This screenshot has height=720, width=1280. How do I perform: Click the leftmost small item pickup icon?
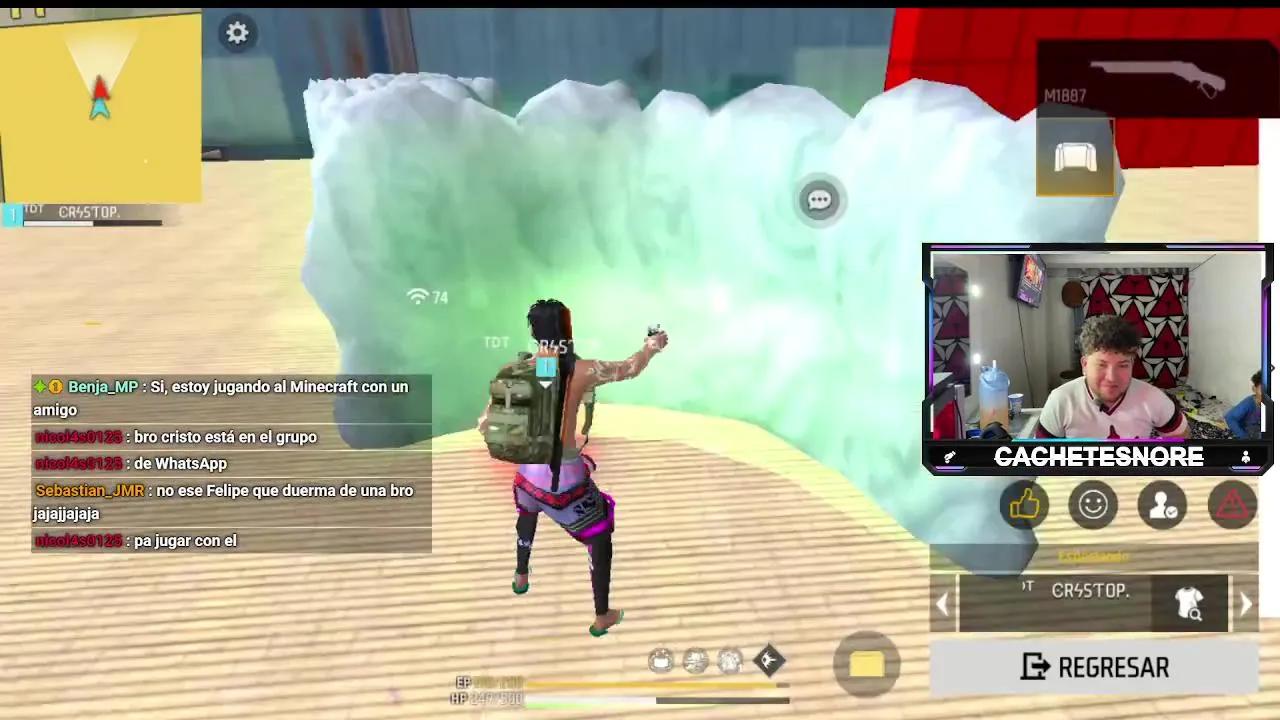(x=660, y=660)
